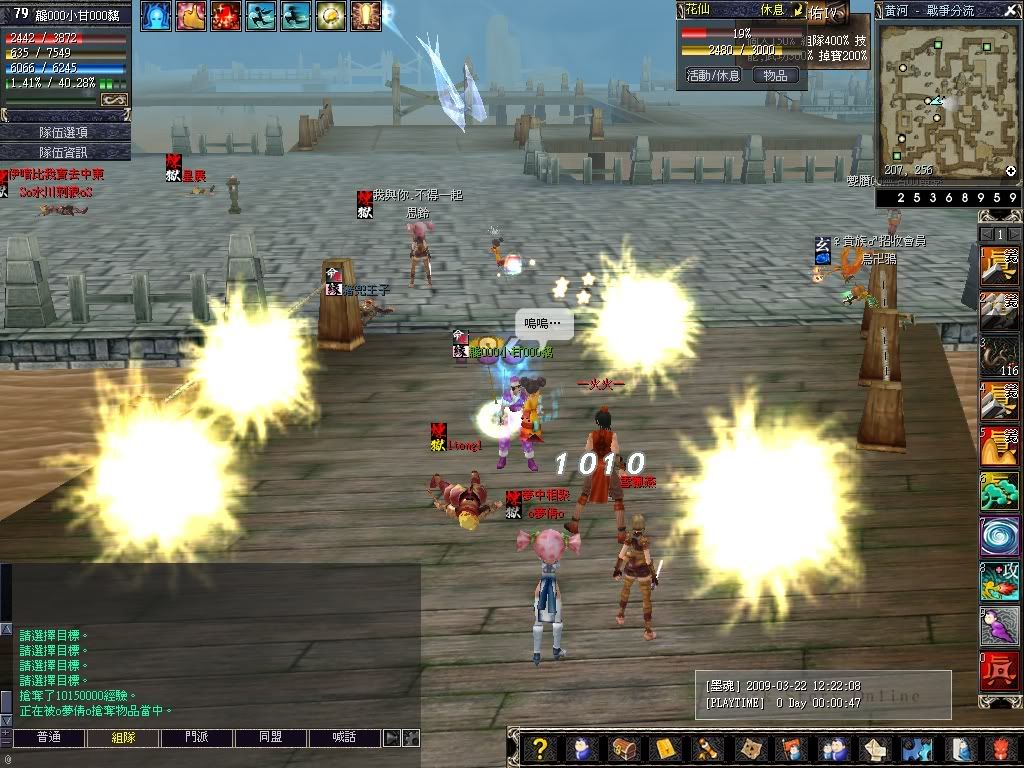Screen dimensions: 1024x768
Task: Activate the blue swirl skill slot
Action: [999, 536]
